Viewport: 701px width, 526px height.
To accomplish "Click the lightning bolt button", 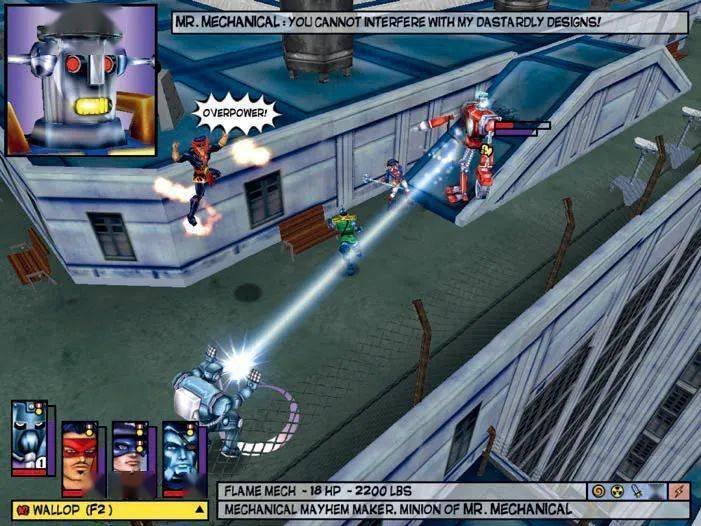I will [x=682, y=491].
